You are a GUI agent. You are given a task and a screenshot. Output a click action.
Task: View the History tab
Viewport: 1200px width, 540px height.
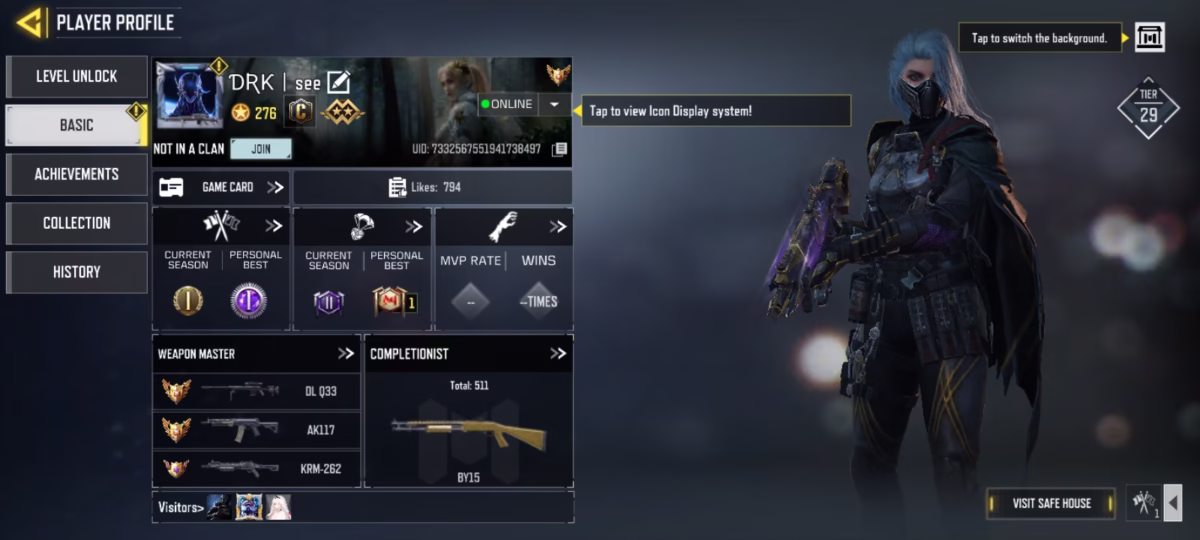pyautogui.click(x=77, y=272)
